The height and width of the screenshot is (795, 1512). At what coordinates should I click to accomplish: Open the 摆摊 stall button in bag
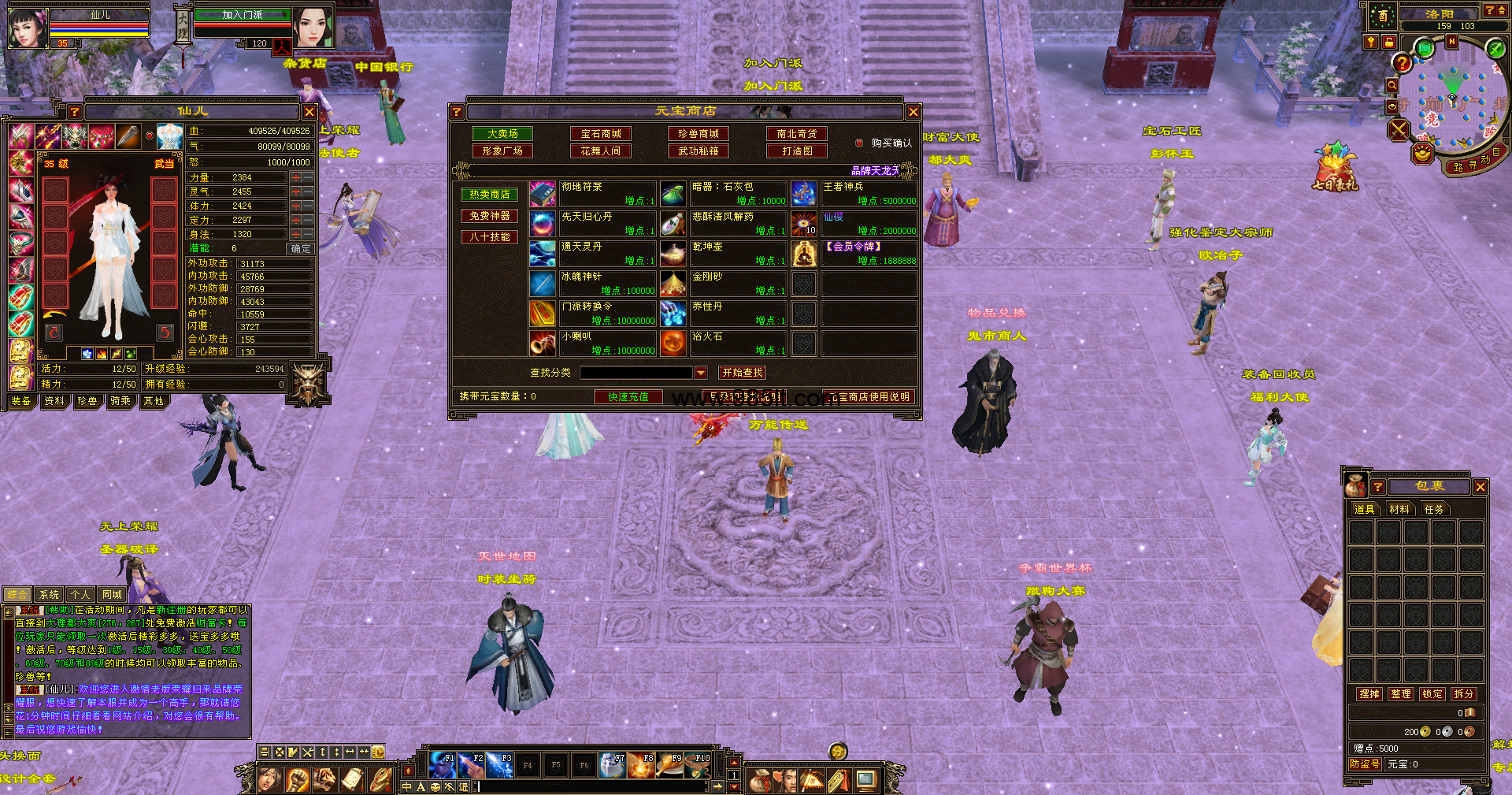1369,694
